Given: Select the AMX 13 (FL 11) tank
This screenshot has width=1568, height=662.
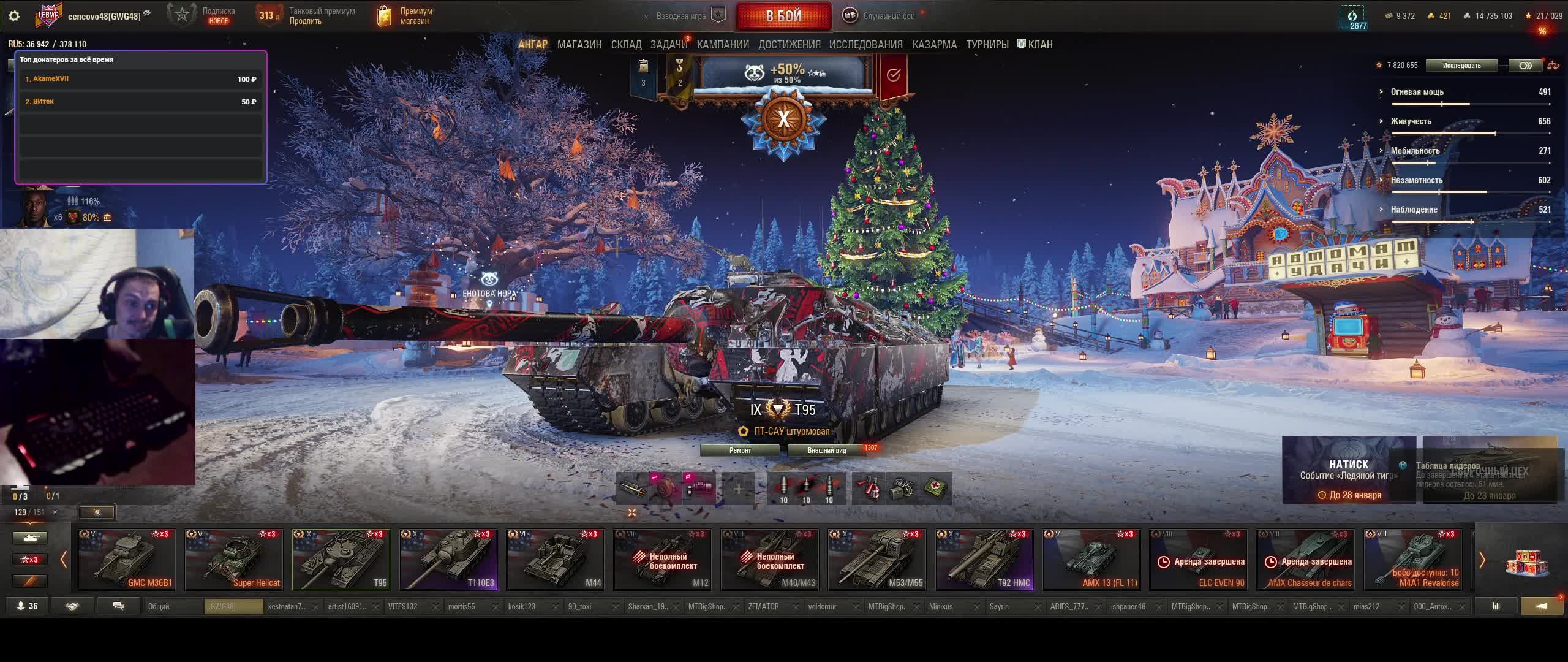Looking at the screenshot, I should [x=1091, y=560].
